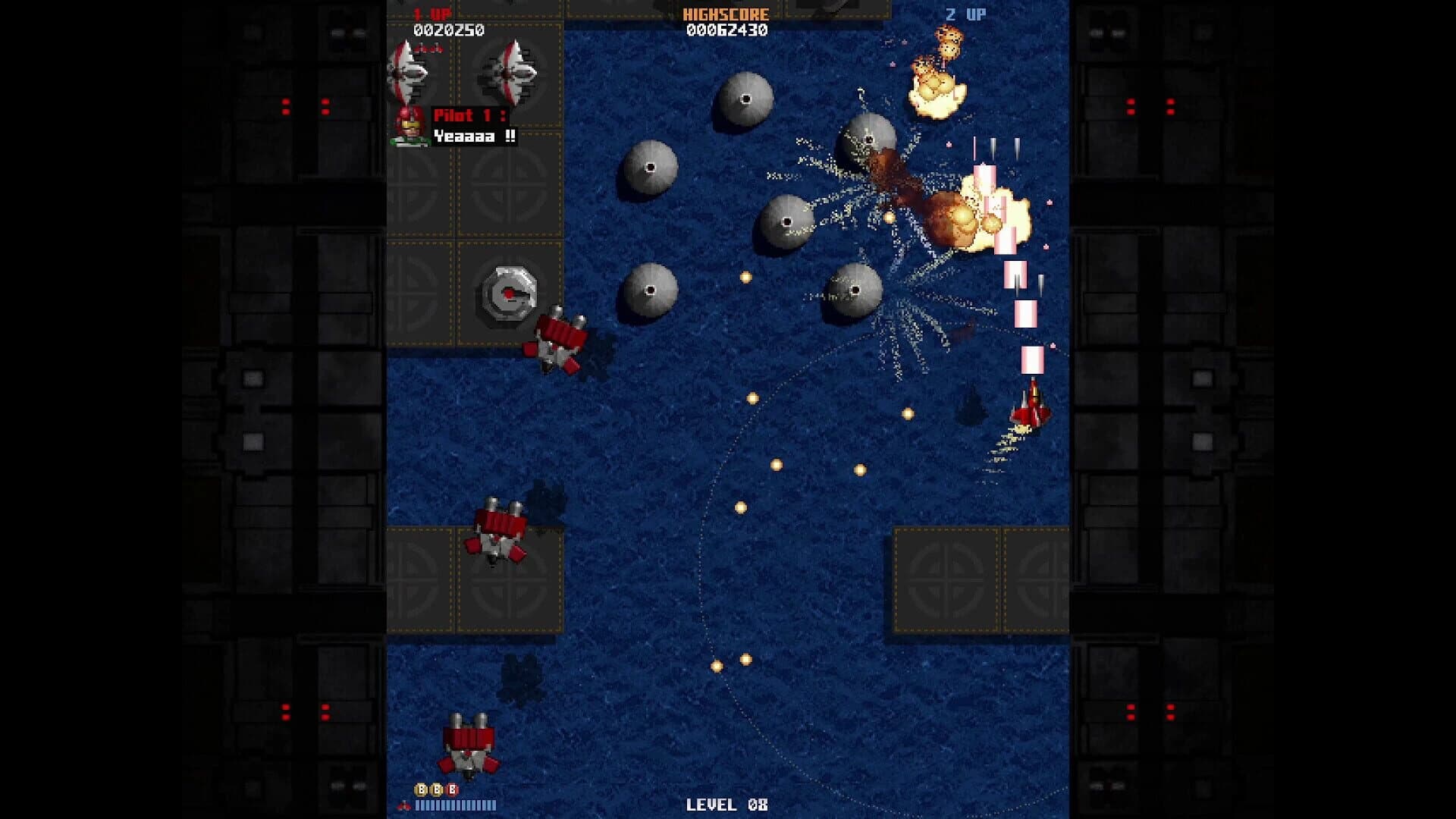Click the blue energy bar at bottom left

point(455,806)
